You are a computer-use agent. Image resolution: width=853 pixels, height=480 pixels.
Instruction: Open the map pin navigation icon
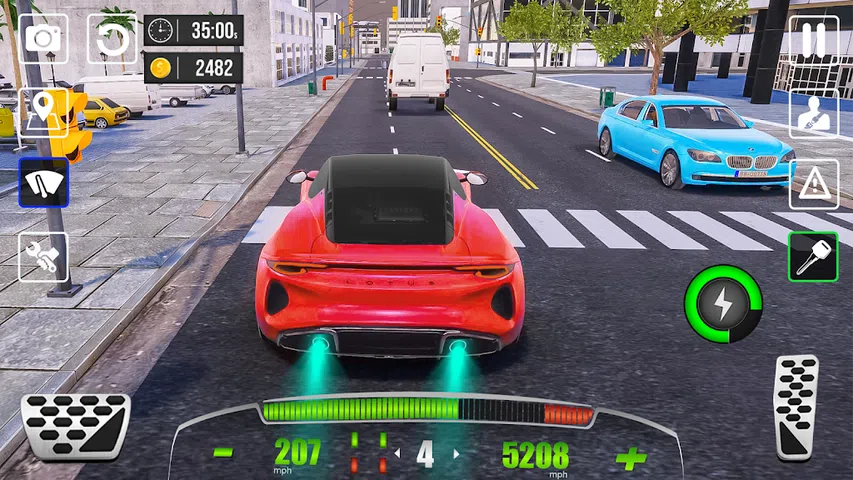pyautogui.click(x=43, y=112)
